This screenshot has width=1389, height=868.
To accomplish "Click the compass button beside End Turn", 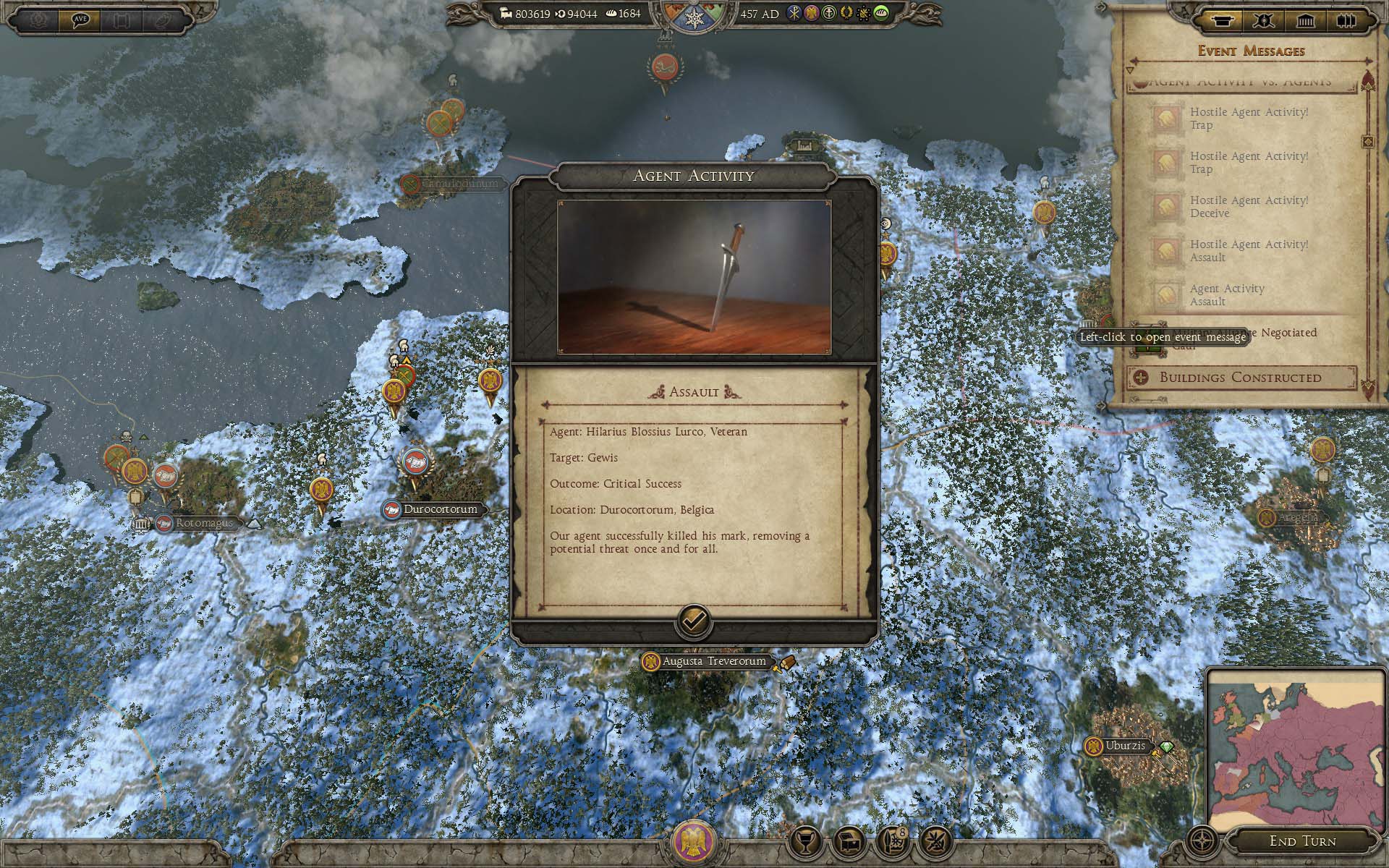I will pos(1202,841).
